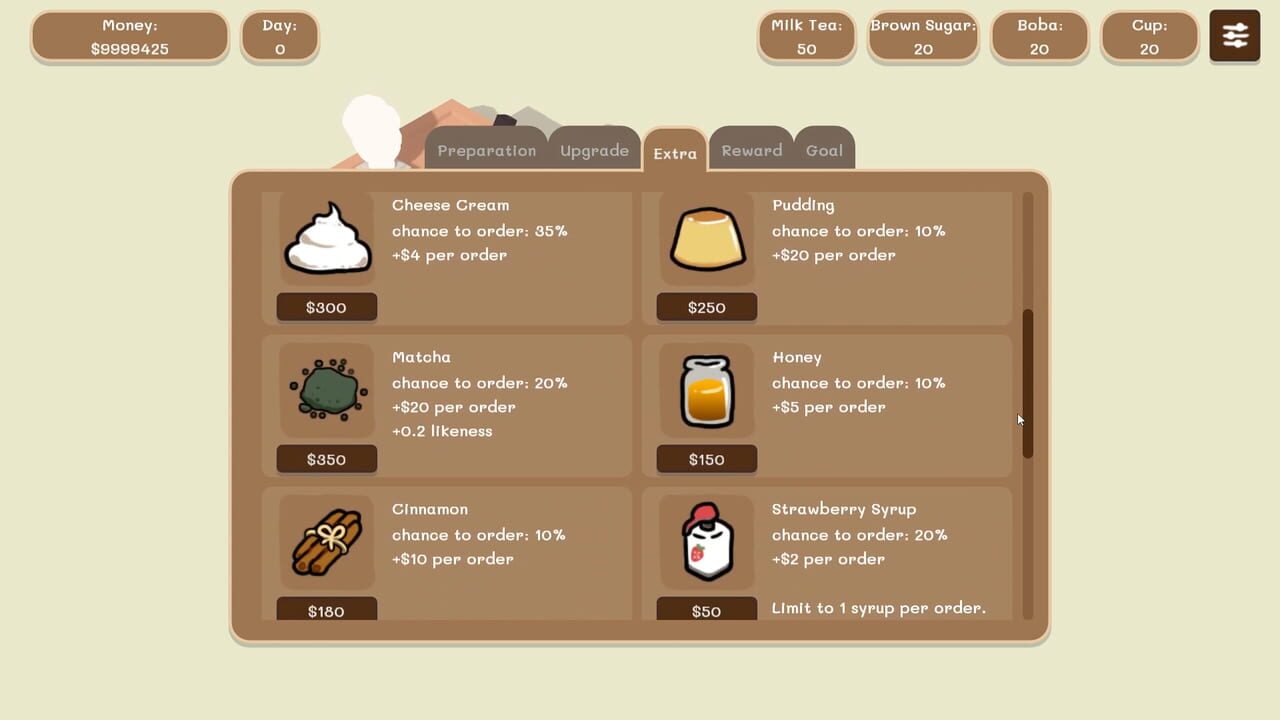Click the Cheese Cream whipped cream icon
The width and height of the screenshot is (1280, 720).
327,238
